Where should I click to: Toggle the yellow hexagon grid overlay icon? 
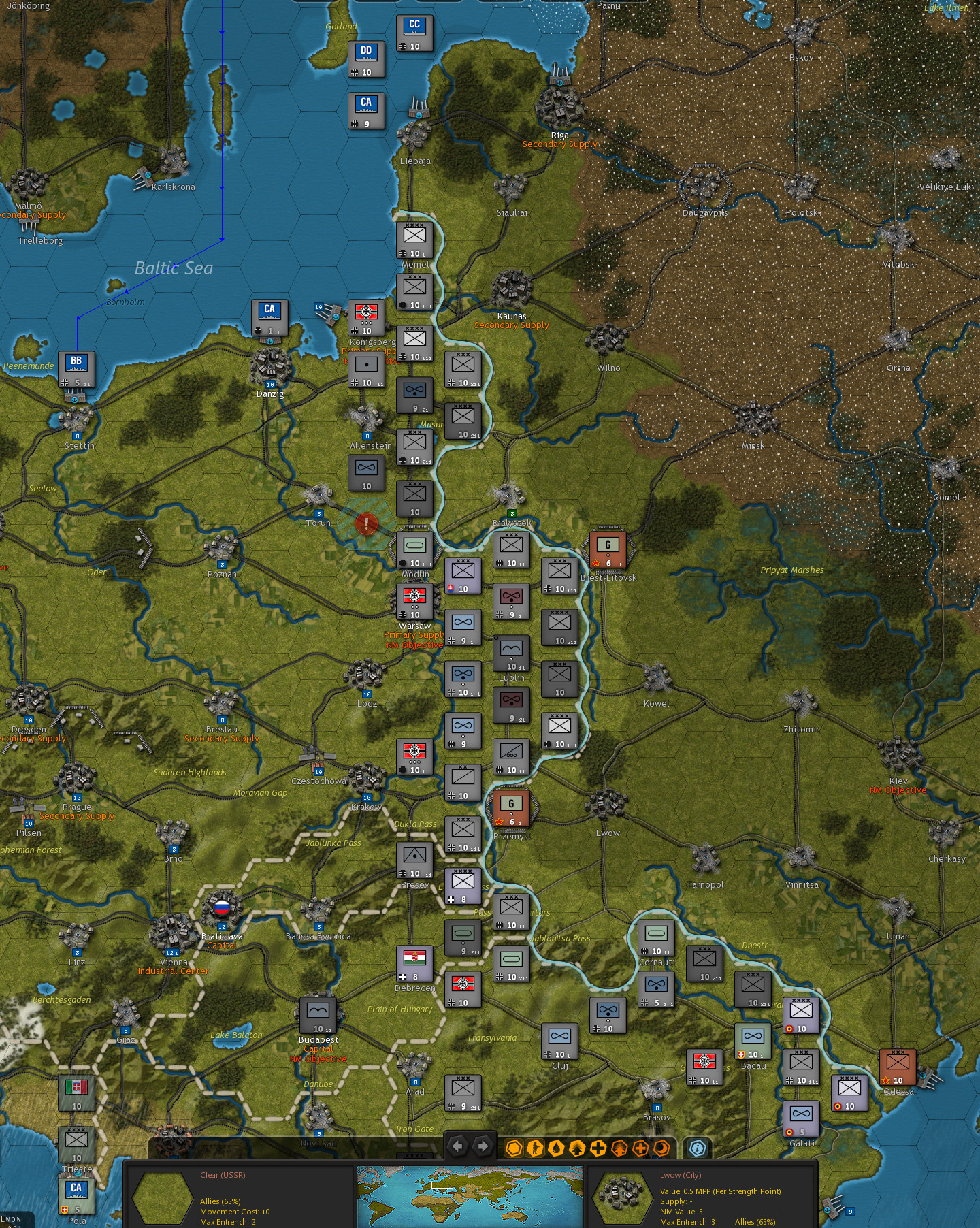[514, 1148]
